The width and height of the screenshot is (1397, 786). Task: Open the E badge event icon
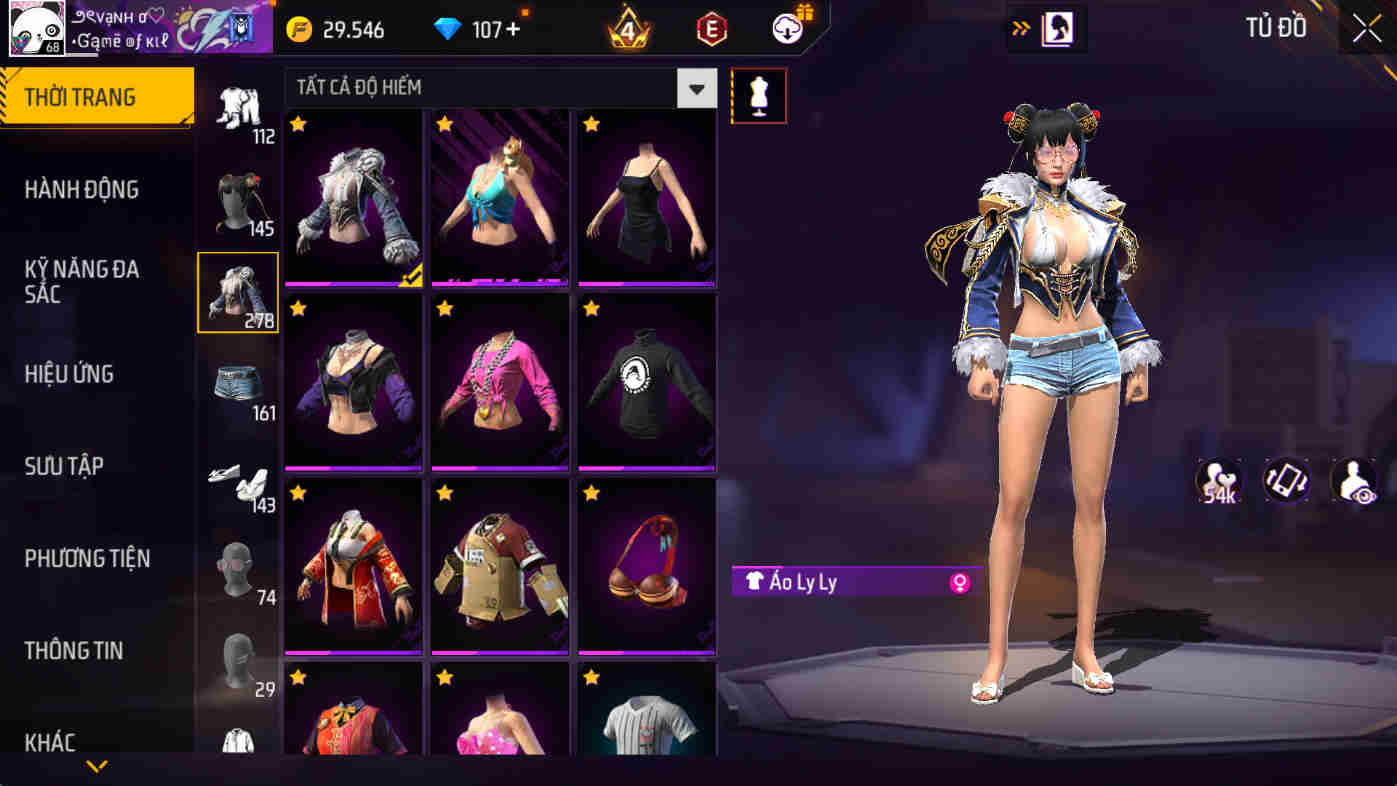710,27
